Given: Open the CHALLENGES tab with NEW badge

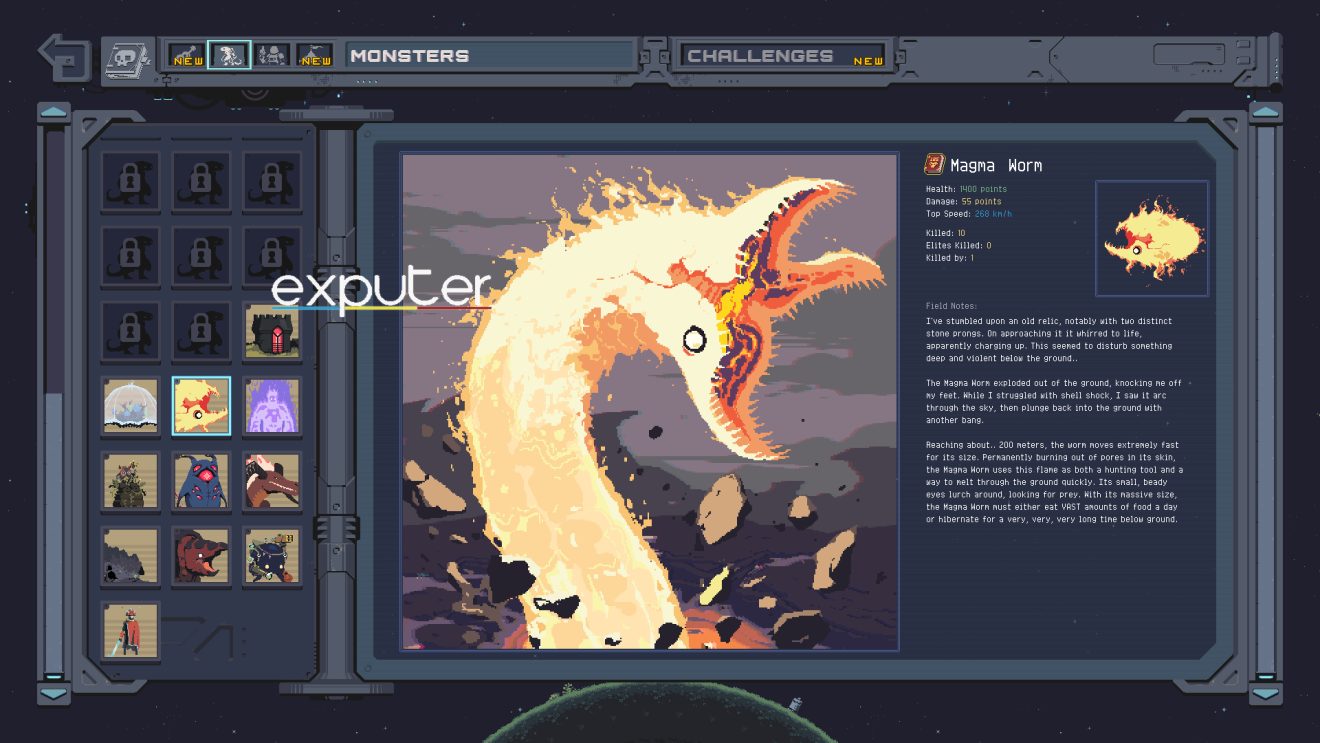Looking at the screenshot, I should (x=782, y=55).
